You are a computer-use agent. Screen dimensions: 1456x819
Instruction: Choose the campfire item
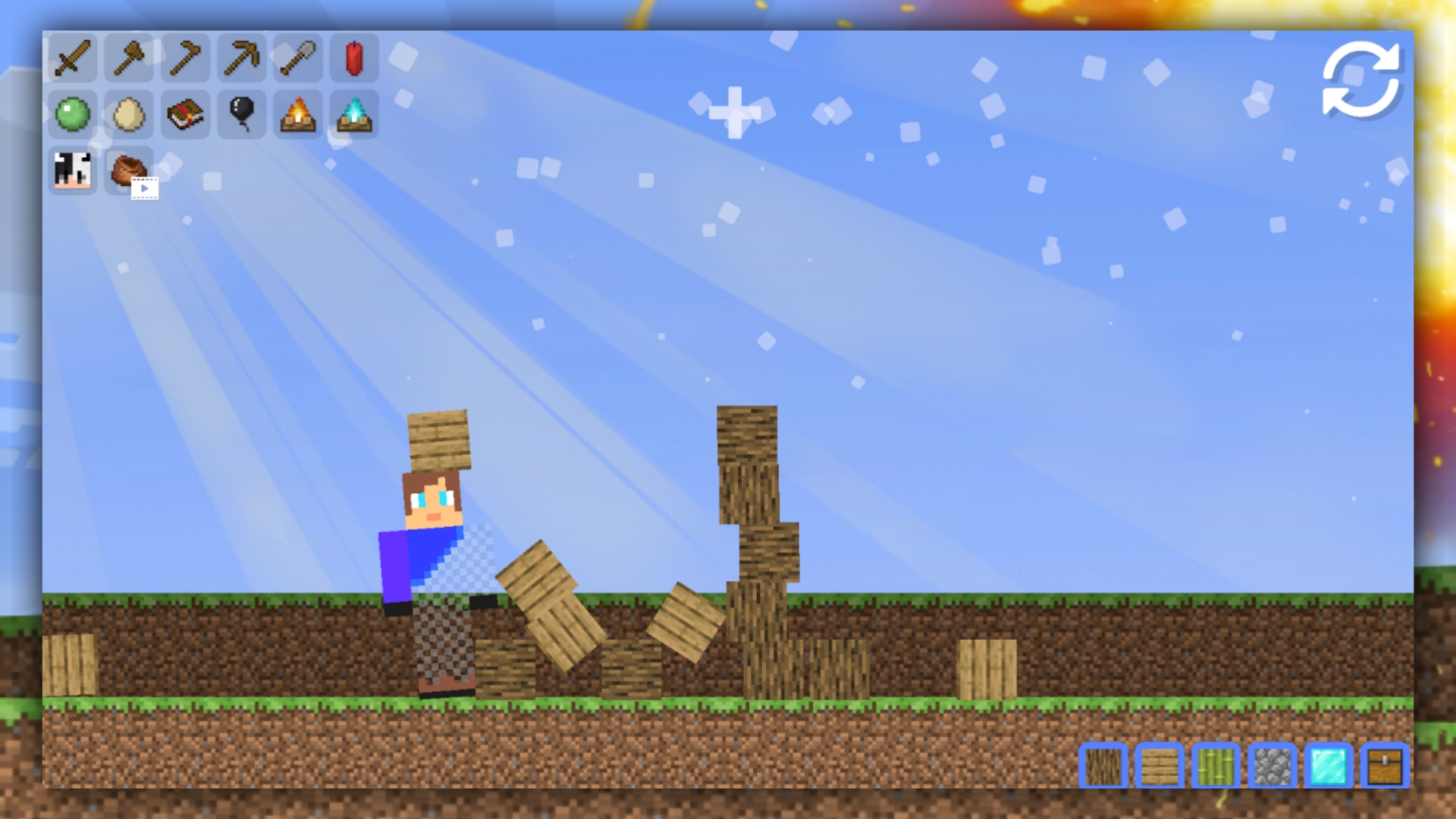tap(297, 115)
